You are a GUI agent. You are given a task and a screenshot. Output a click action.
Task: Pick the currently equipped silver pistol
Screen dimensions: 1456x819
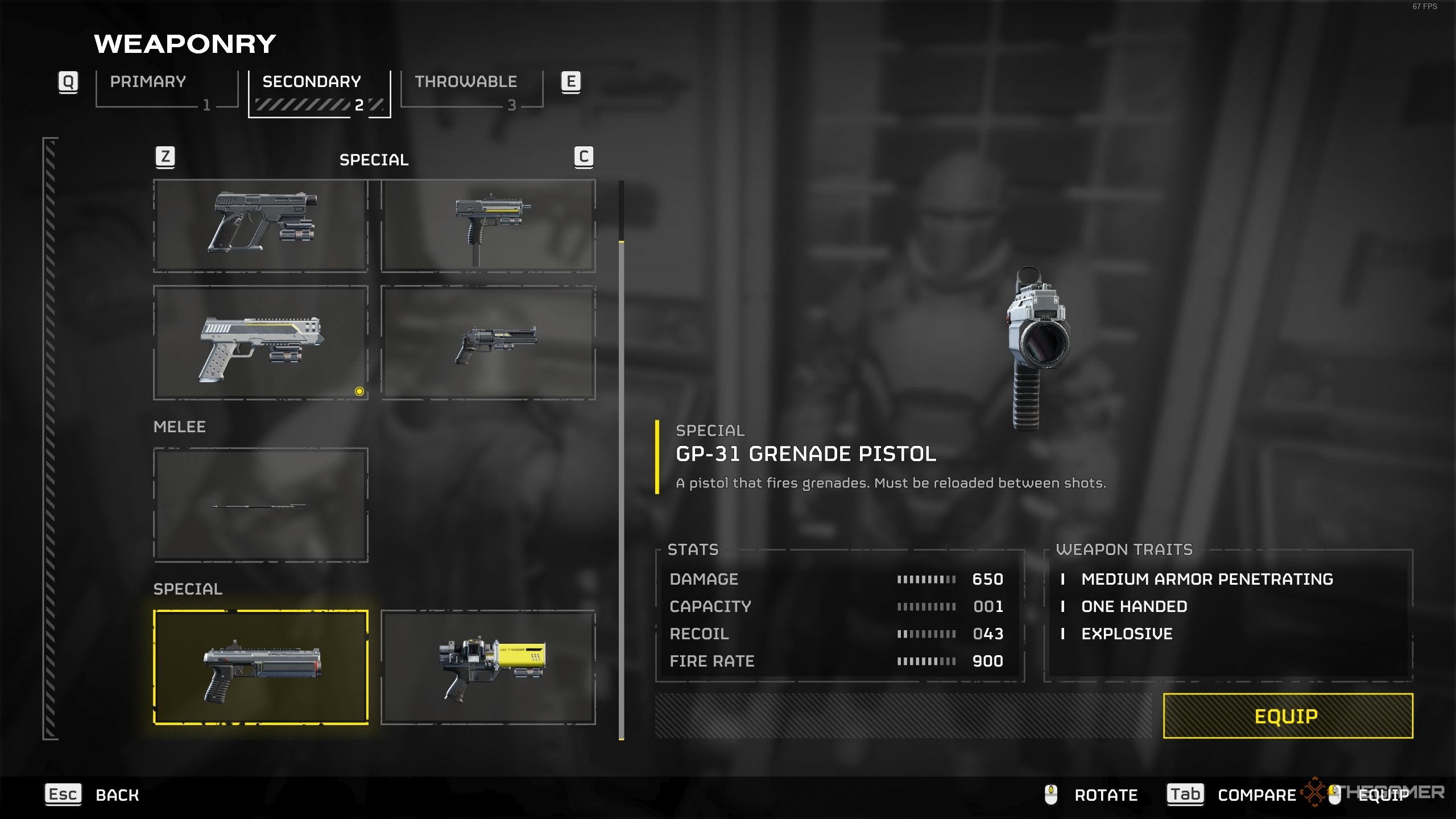(260, 343)
